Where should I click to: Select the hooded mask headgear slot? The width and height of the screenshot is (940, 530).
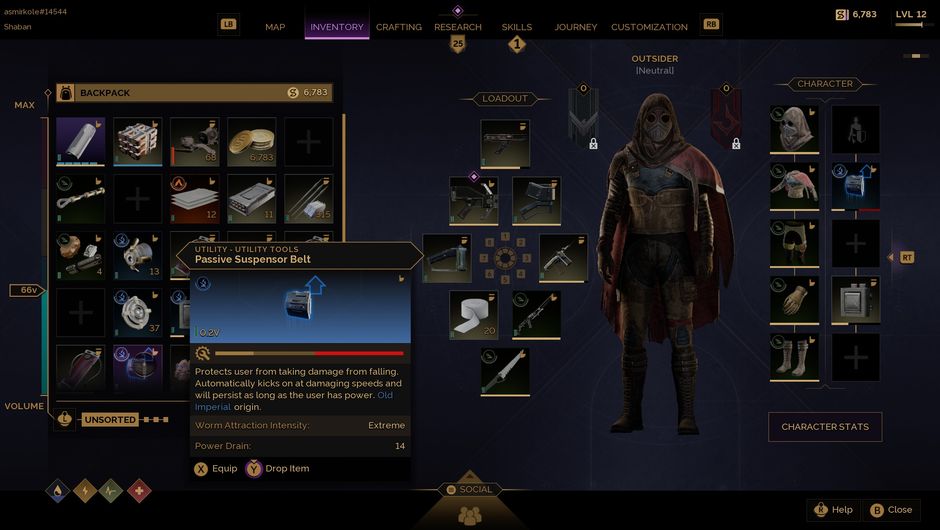coord(795,130)
